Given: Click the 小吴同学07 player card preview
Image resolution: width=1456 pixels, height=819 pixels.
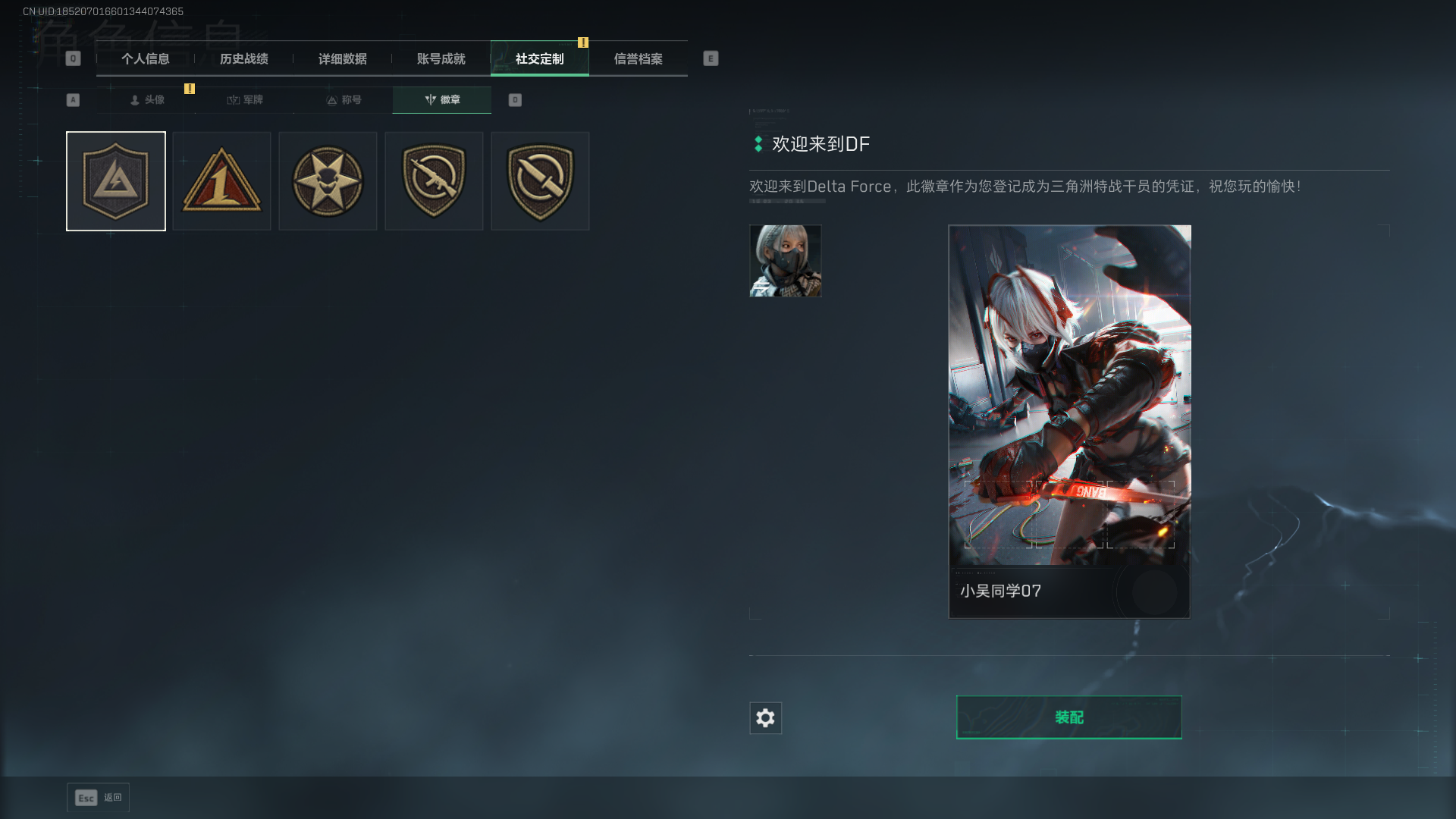Looking at the screenshot, I should pos(1069,422).
